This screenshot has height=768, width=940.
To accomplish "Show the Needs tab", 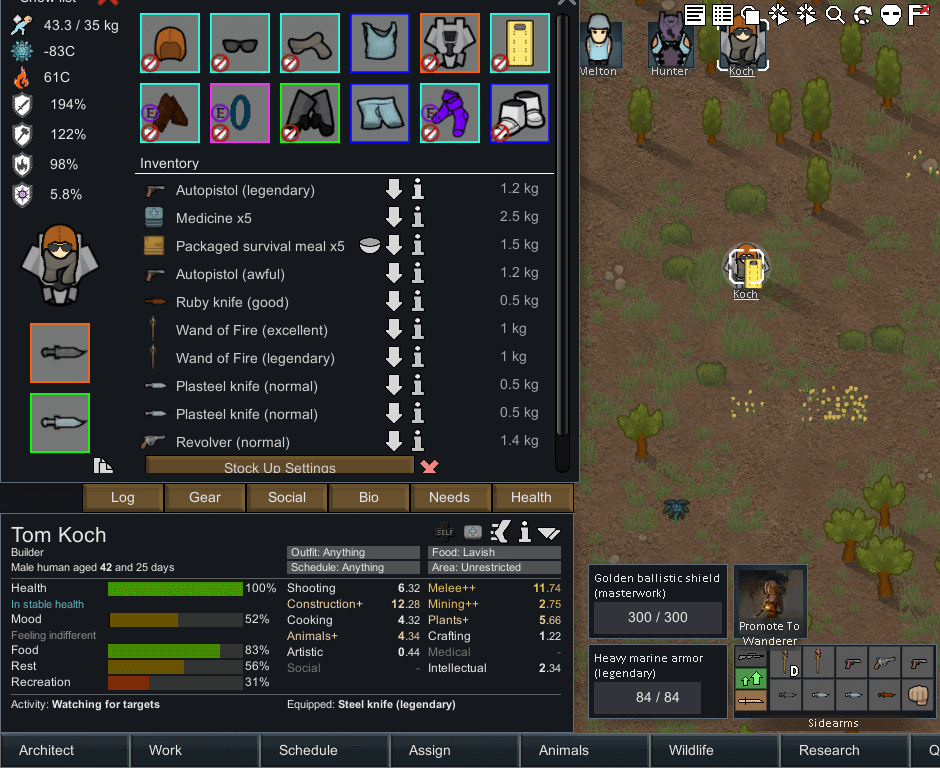I will pyautogui.click(x=449, y=497).
